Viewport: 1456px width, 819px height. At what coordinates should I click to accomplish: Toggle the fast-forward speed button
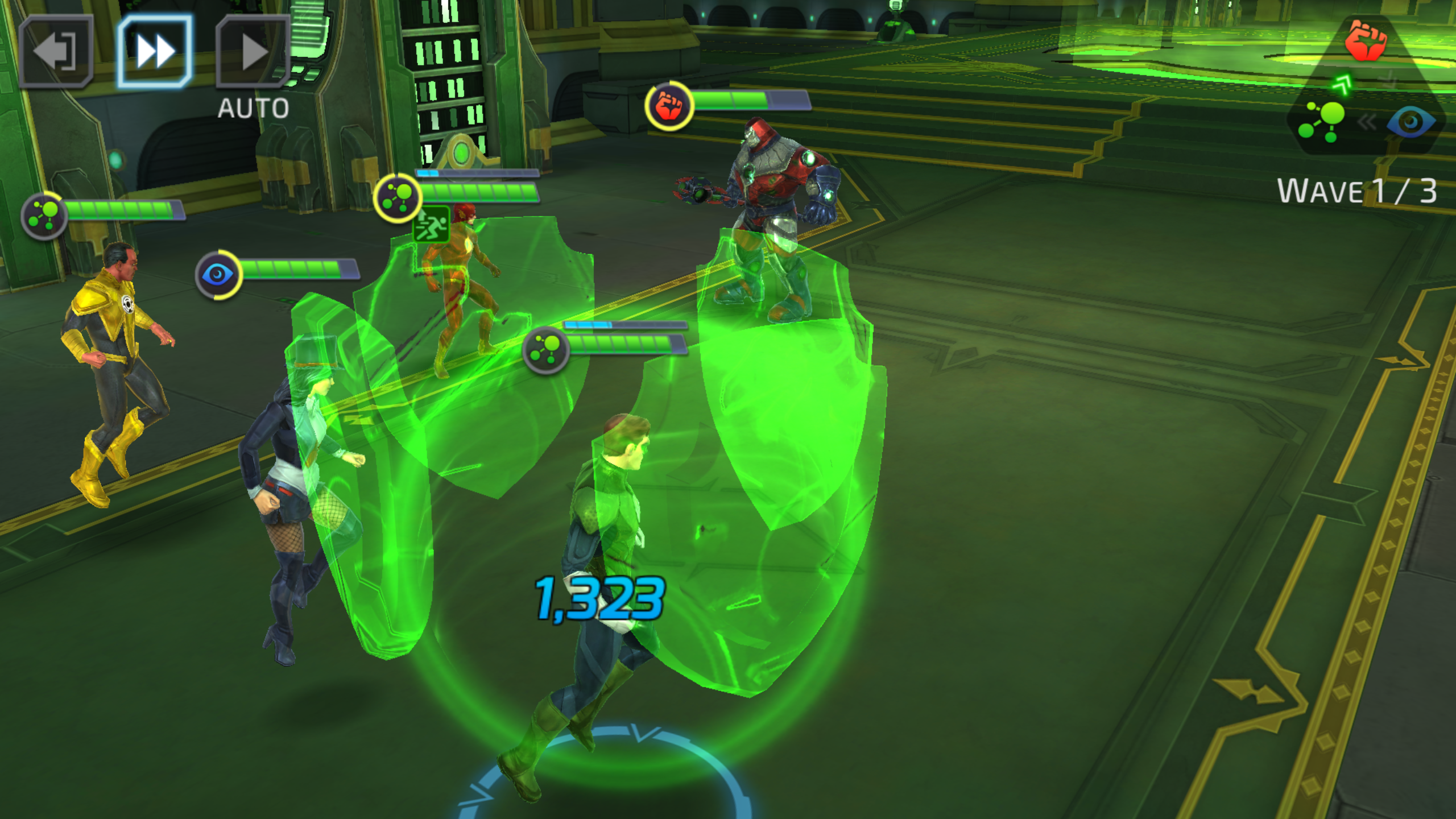coord(154,52)
